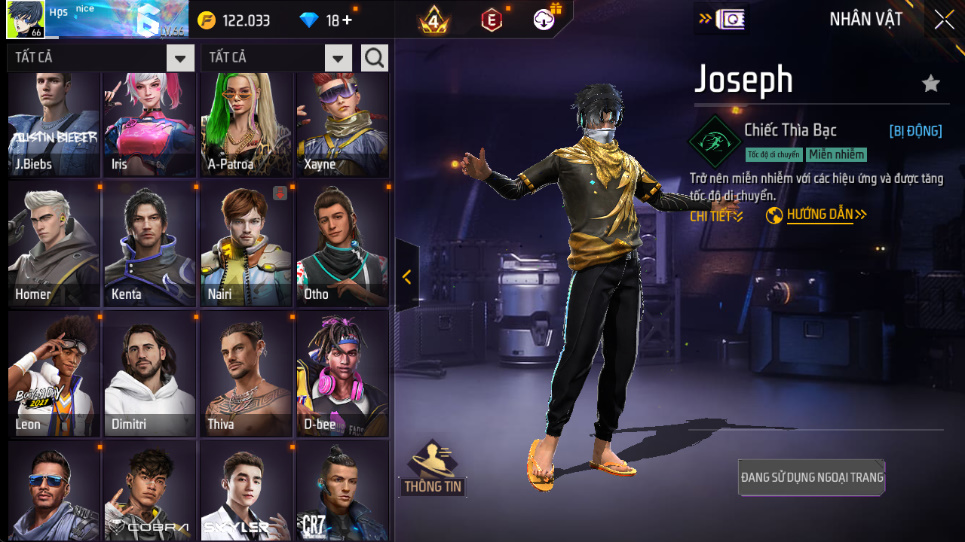
Task: Open the character search magnifier
Action: [375, 58]
